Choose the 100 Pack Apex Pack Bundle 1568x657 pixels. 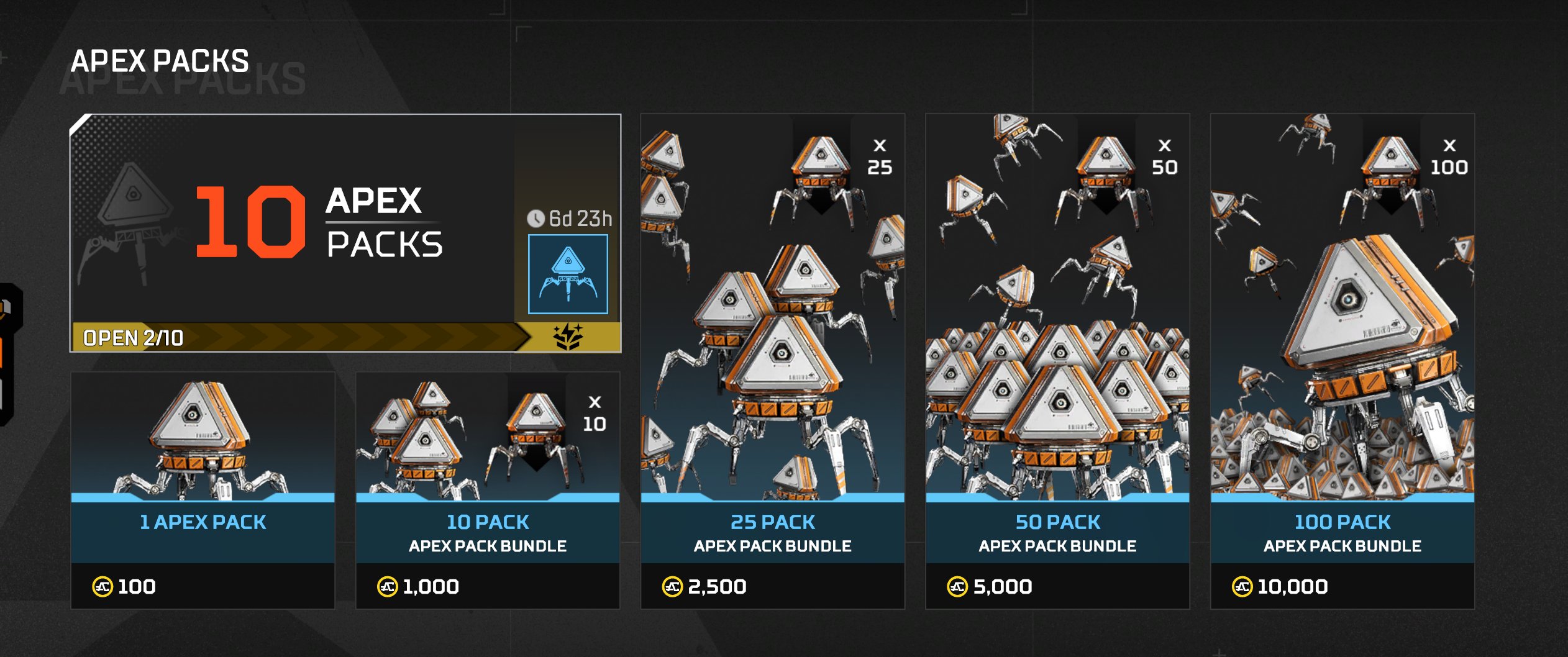tap(1342, 360)
